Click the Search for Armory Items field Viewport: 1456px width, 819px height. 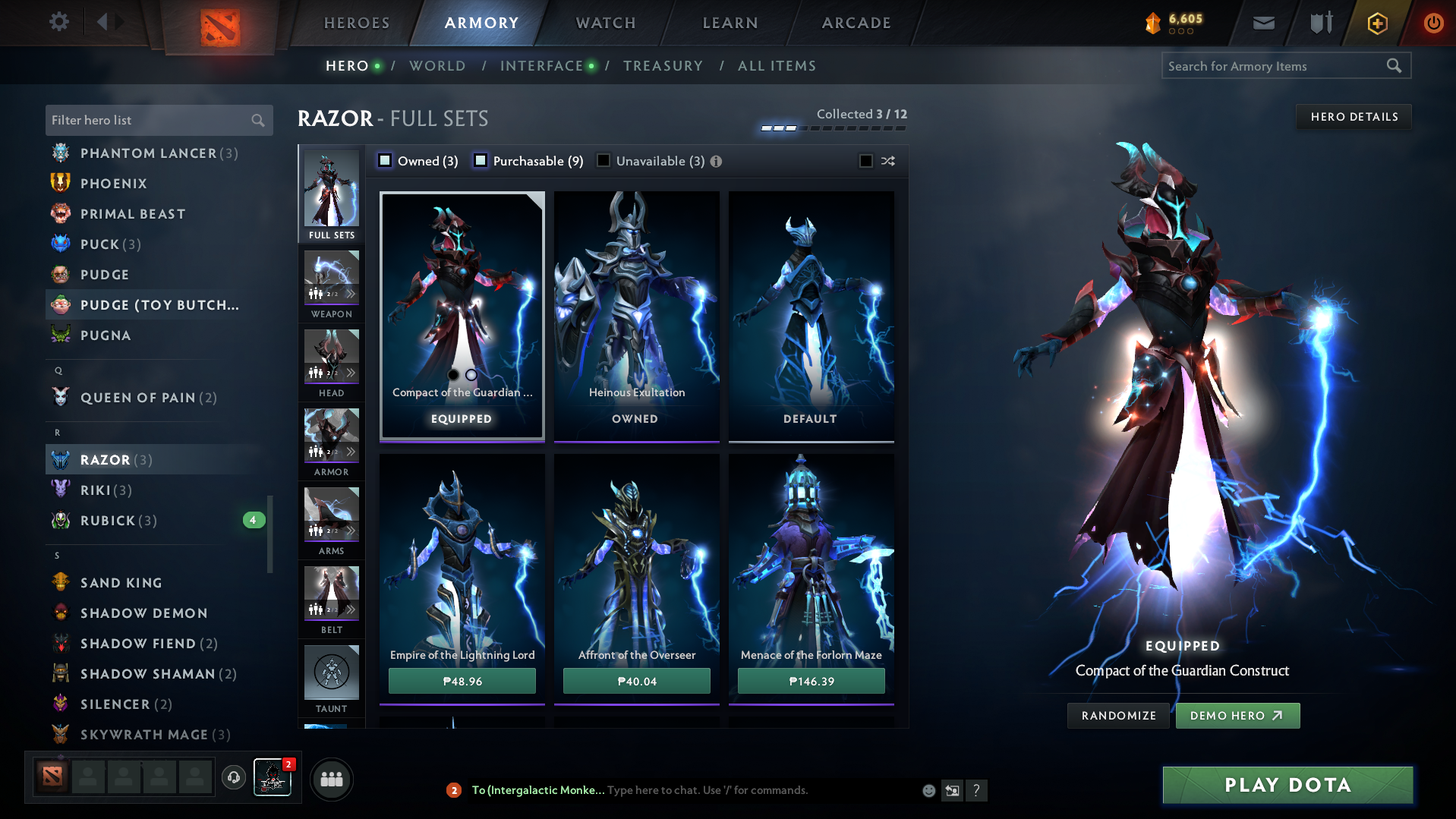tap(1274, 66)
